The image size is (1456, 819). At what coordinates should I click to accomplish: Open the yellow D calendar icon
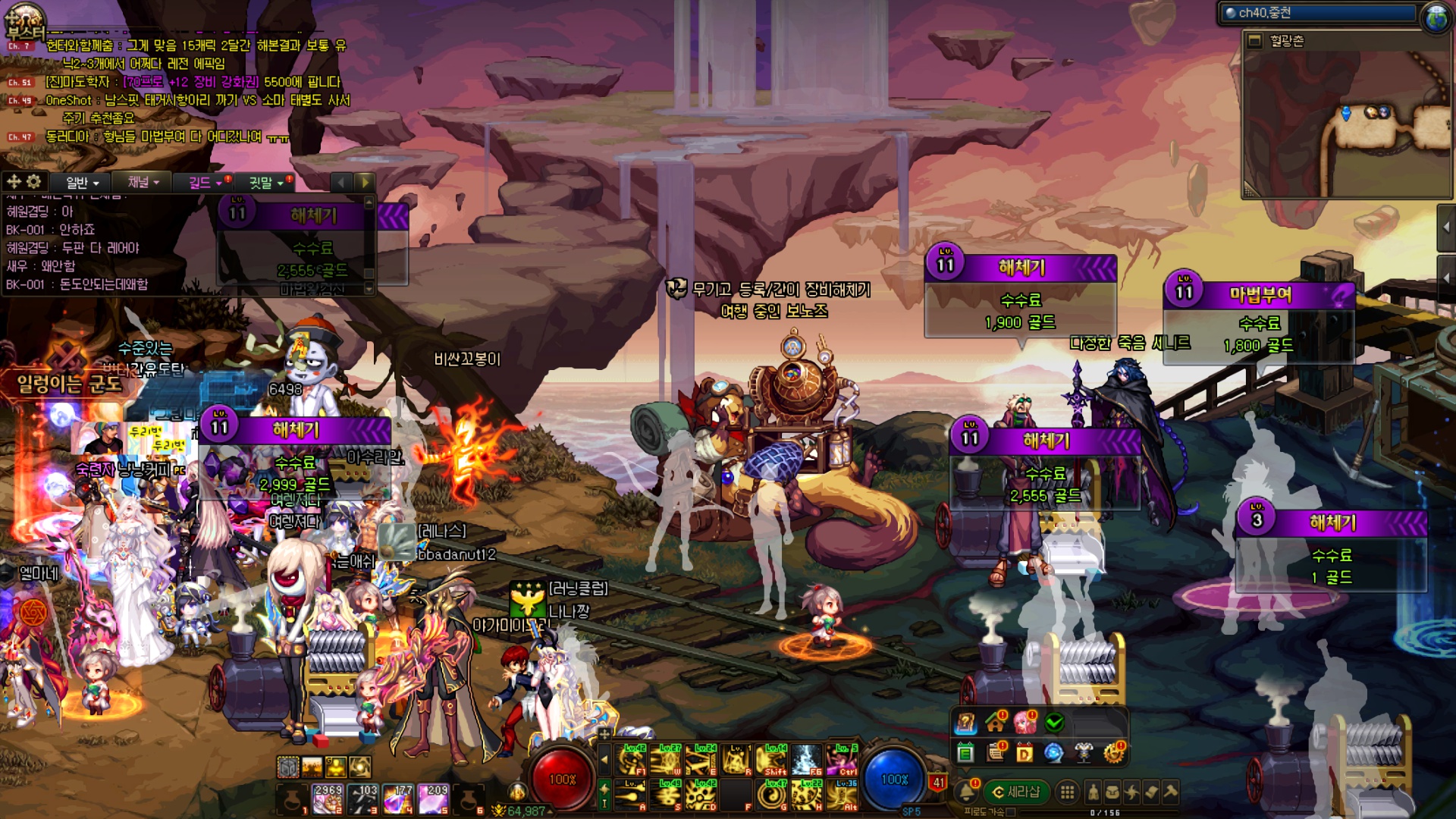pyautogui.click(x=1025, y=753)
